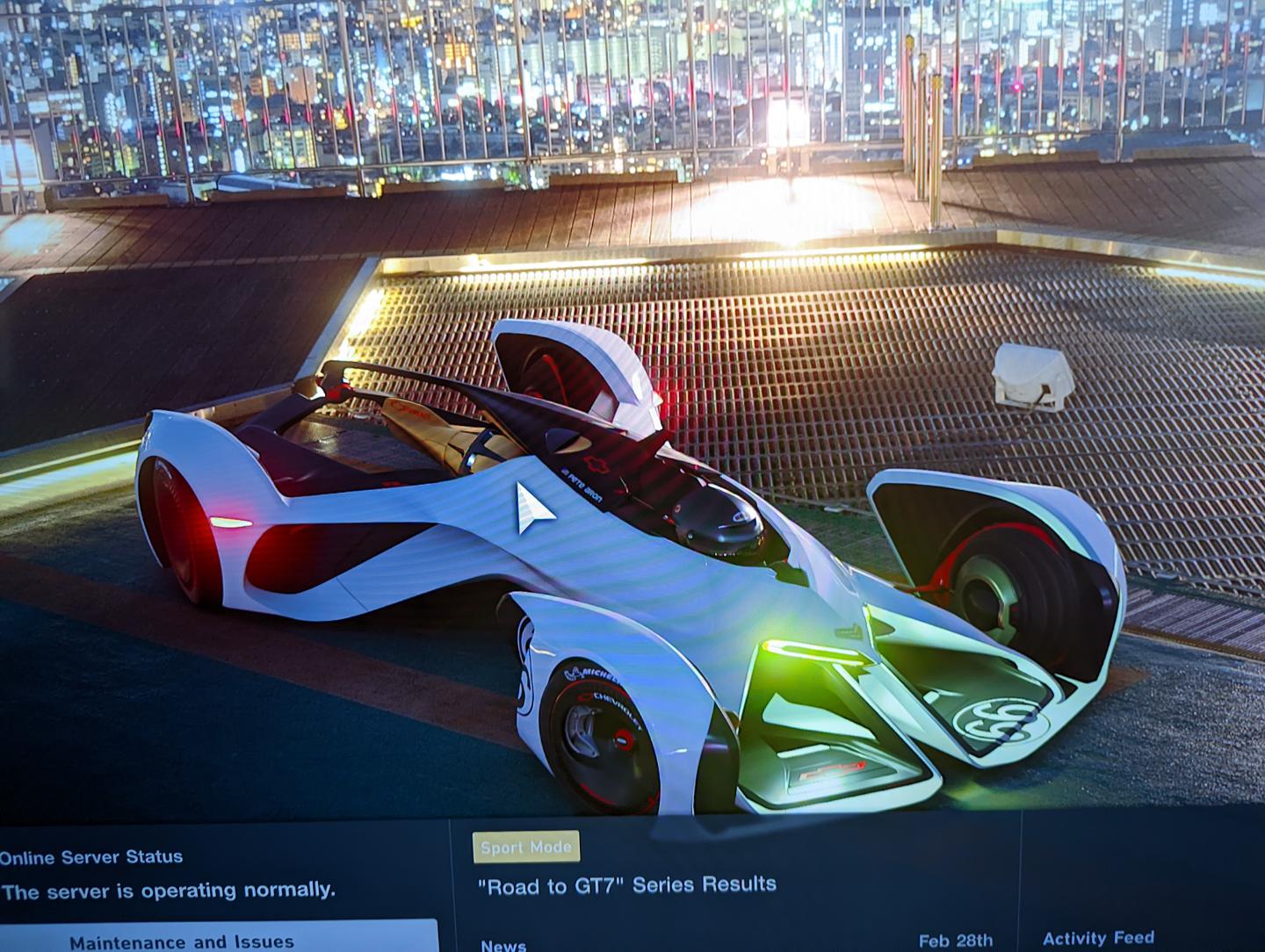The width and height of the screenshot is (1265, 952).
Task: Click the driver's helmet in the cockpit
Action: pos(713,516)
